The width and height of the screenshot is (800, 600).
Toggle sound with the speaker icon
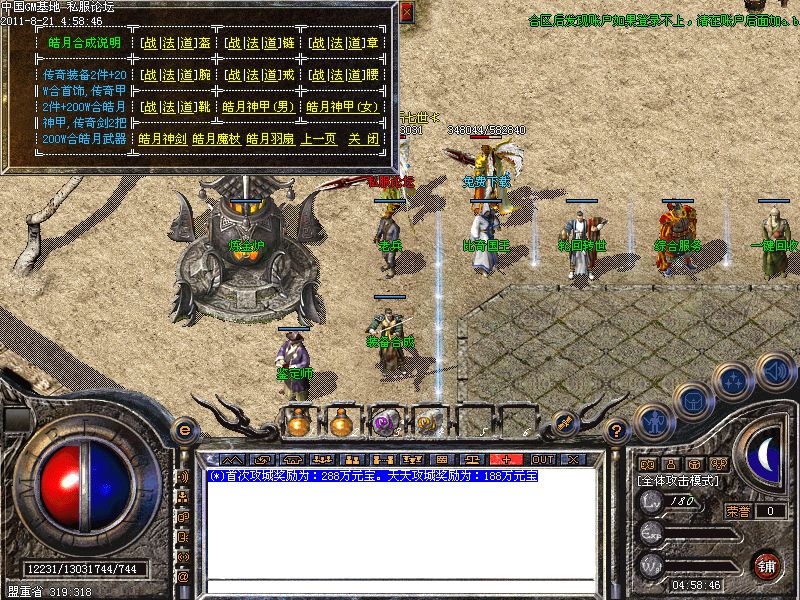pos(775,371)
